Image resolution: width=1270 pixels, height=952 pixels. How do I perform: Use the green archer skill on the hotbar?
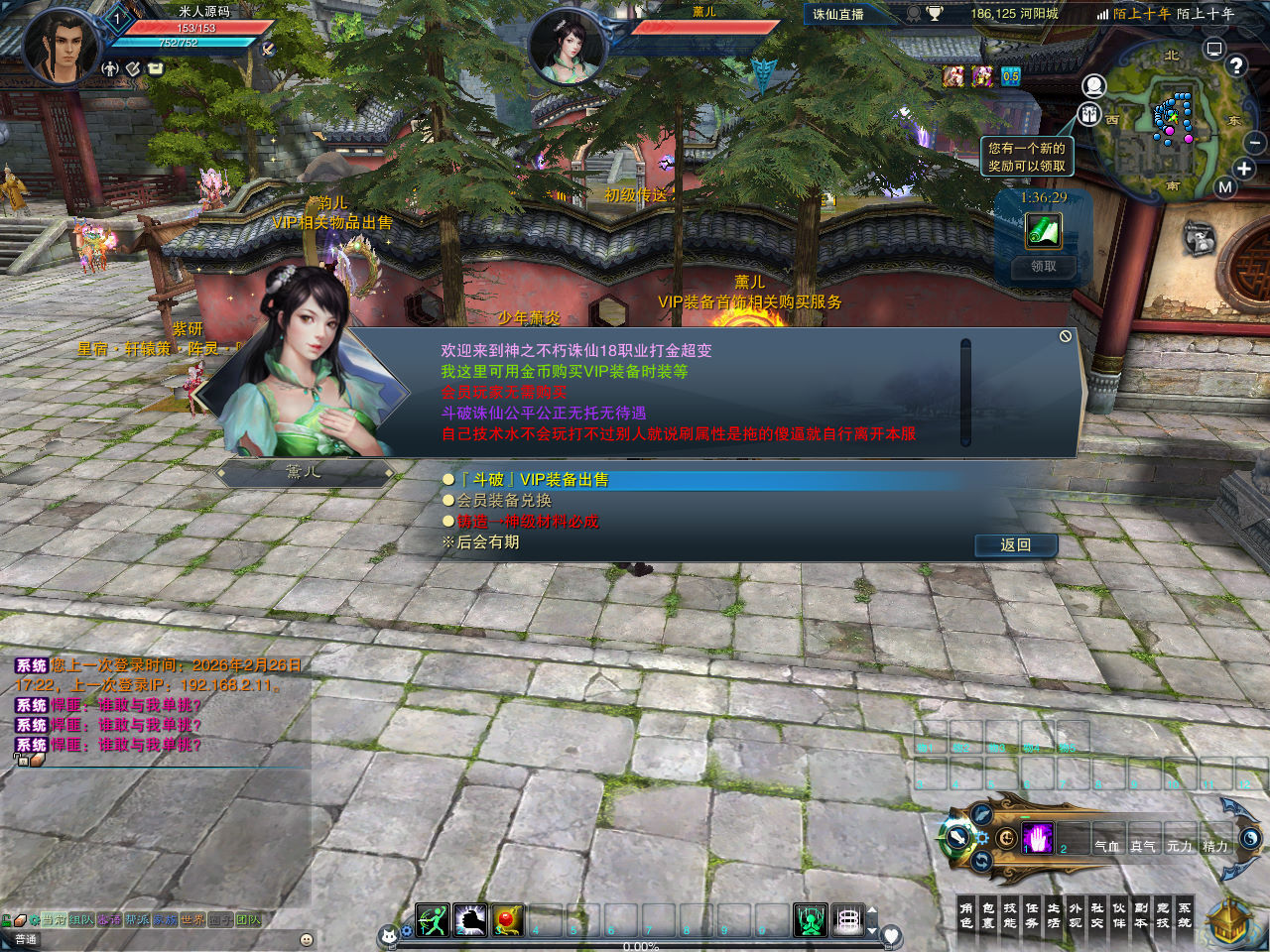433,921
